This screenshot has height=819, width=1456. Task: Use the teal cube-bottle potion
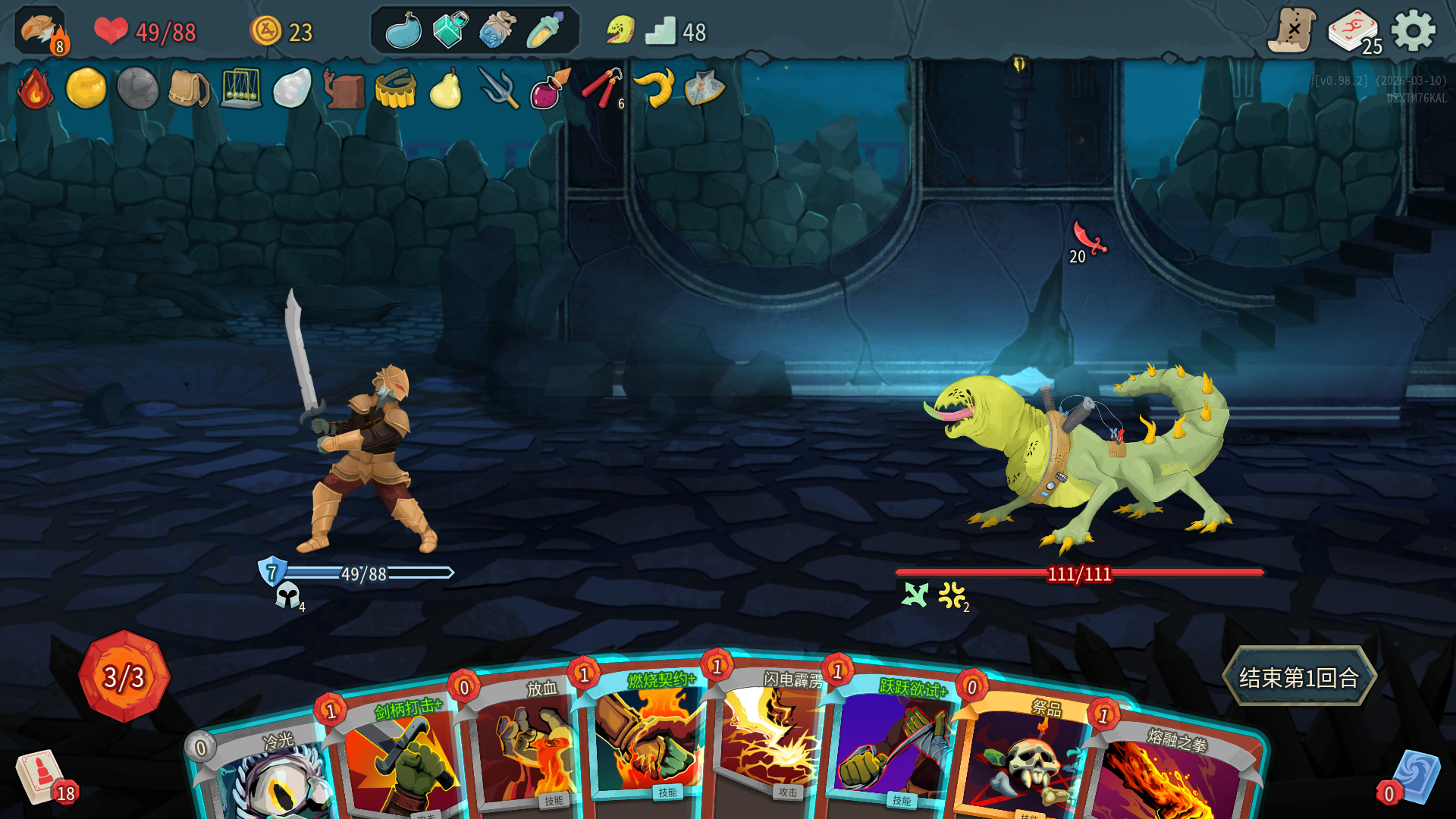[x=450, y=32]
